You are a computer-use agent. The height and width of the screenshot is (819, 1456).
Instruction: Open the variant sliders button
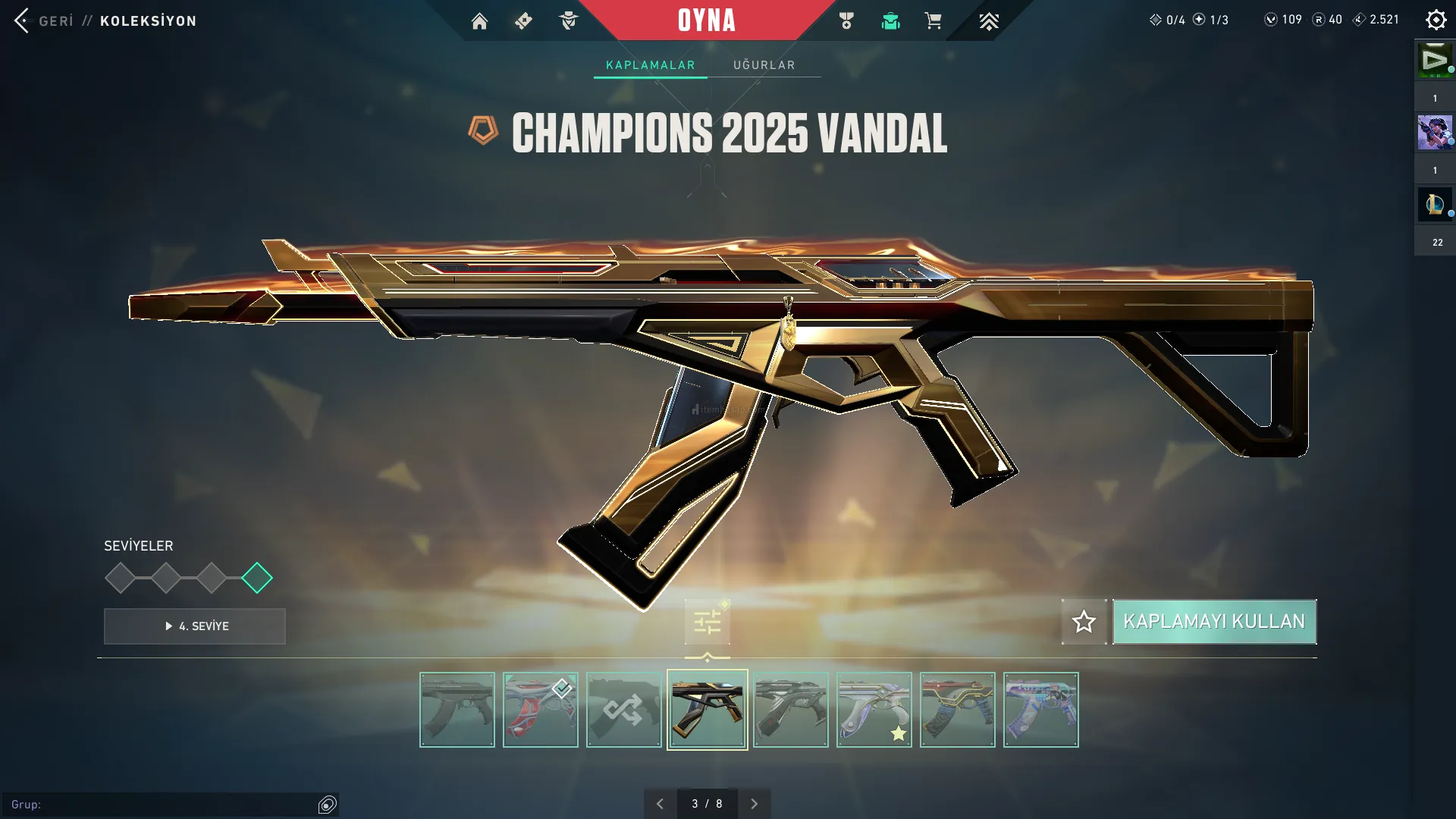point(707,623)
